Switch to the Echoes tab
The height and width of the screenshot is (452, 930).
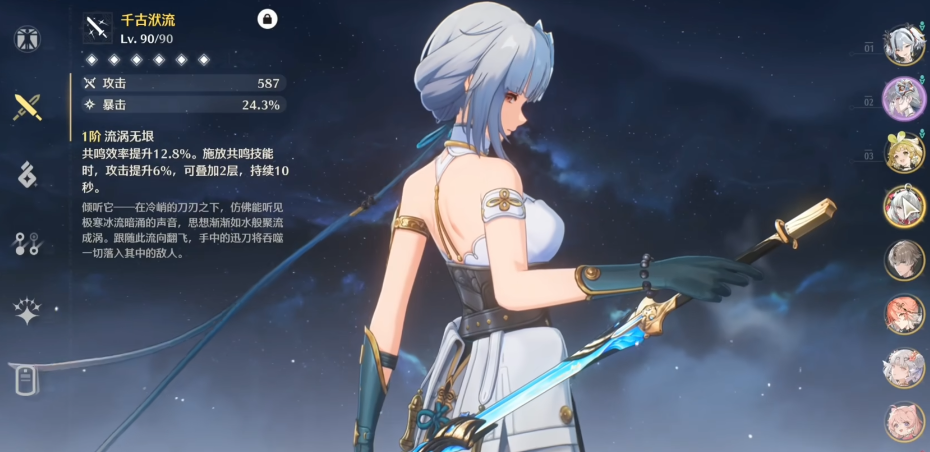click(27, 174)
